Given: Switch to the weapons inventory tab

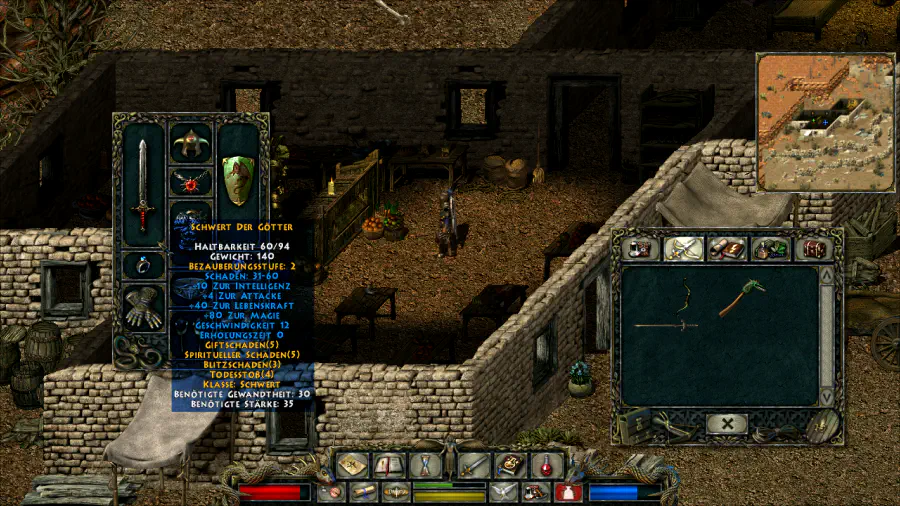Looking at the screenshot, I should click(x=682, y=248).
